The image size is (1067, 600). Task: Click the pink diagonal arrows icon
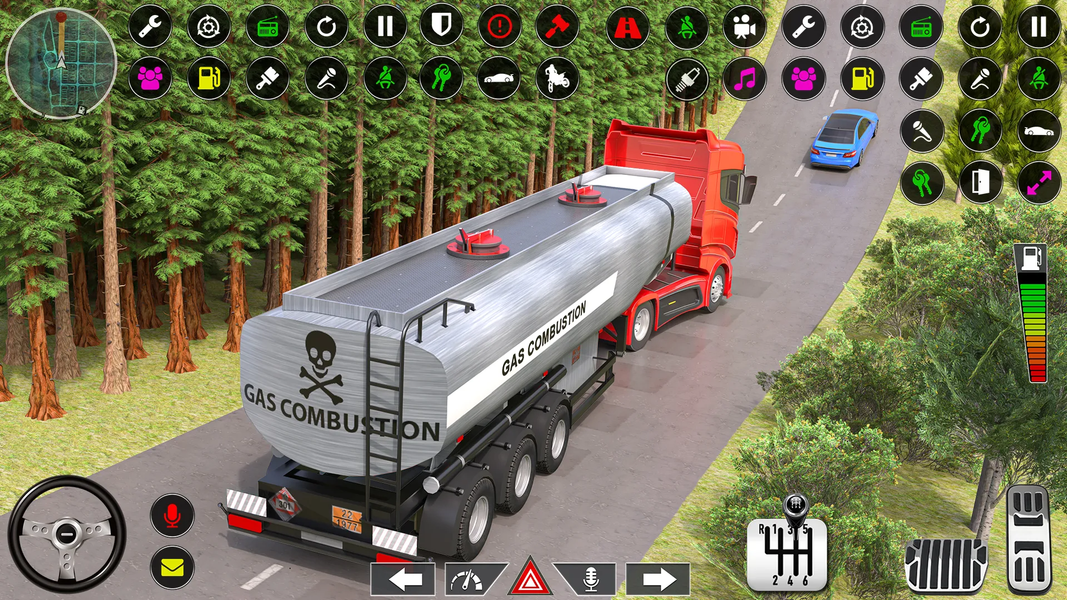[1039, 182]
